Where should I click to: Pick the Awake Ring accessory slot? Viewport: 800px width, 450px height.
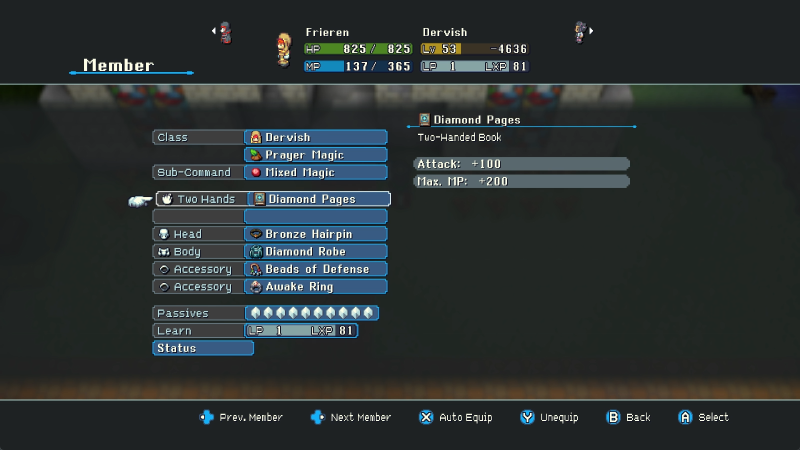pyautogui.click(x=315, y=287)
